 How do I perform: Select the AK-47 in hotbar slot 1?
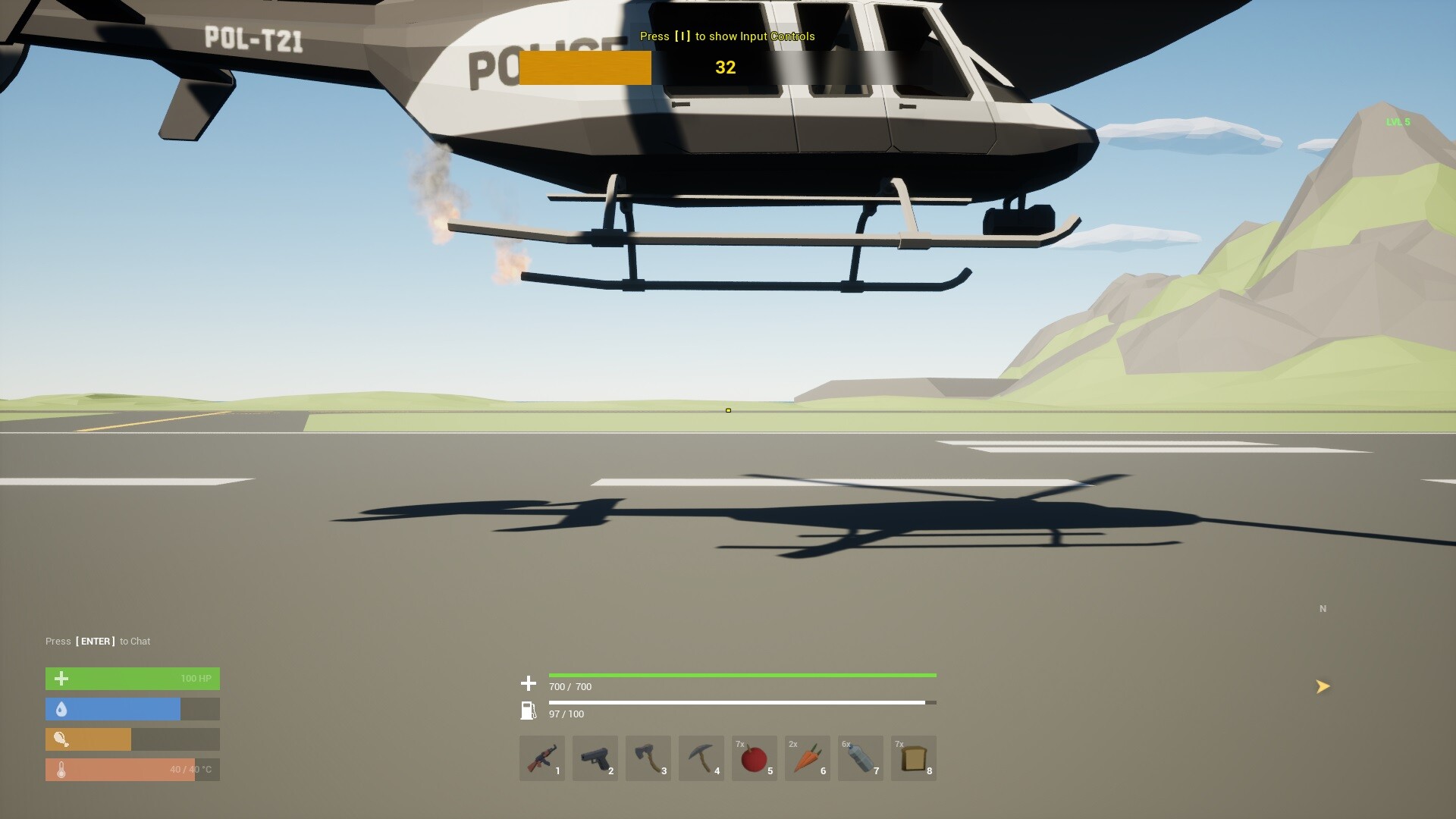pyautogui.click(x=541, y=758)
